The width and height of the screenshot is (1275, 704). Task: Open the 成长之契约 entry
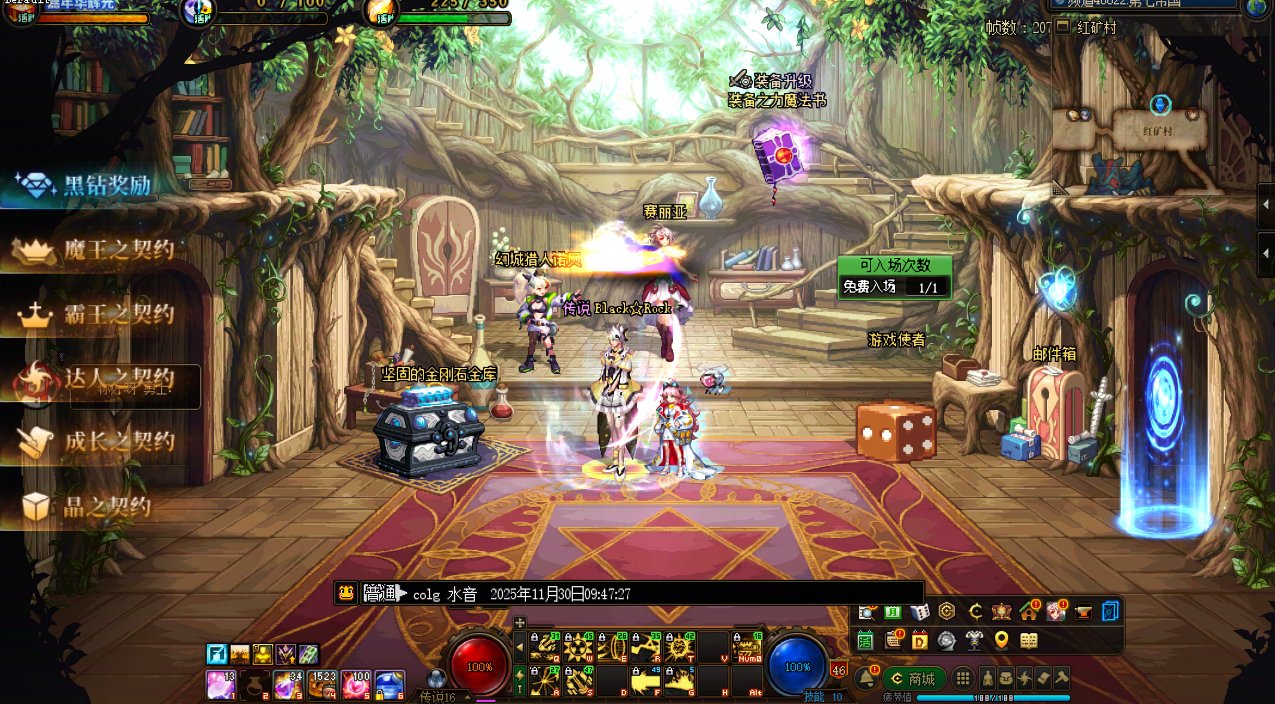point(100,441)
